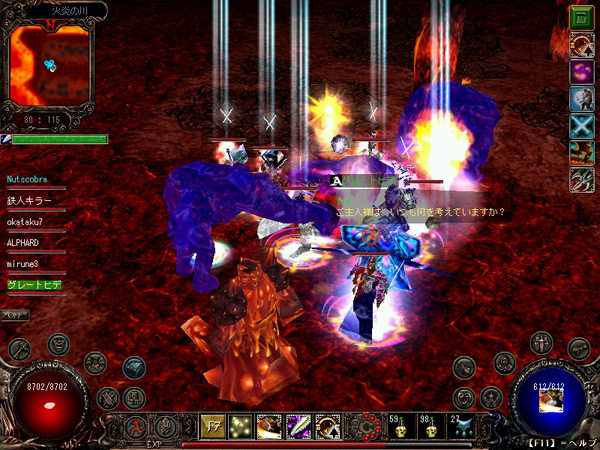The height and width of the screenshot is (450, 600).
Task: Choose okataku7 in the party list
Action: [35, 222]
